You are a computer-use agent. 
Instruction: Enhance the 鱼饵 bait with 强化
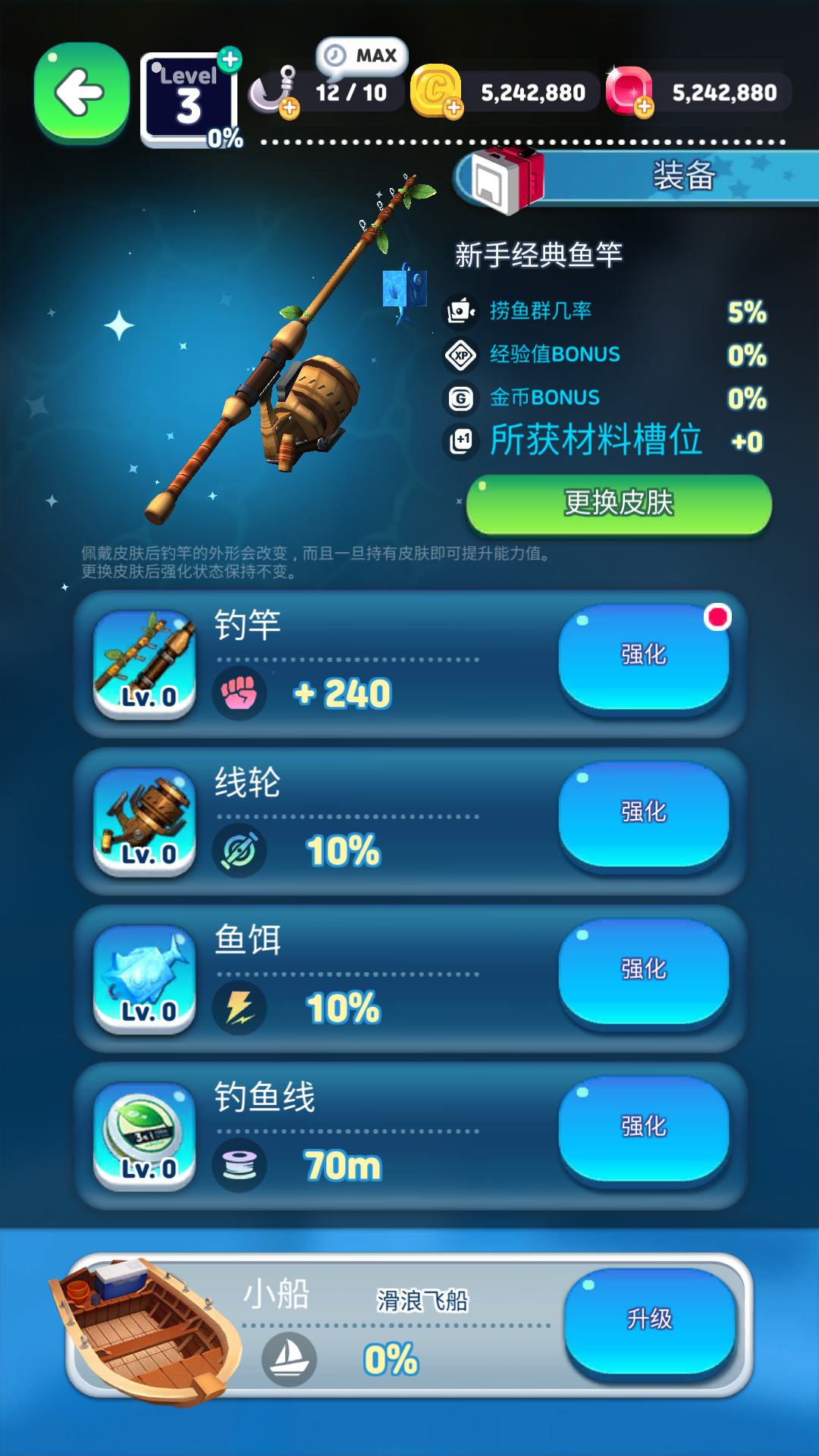(644, 970)
